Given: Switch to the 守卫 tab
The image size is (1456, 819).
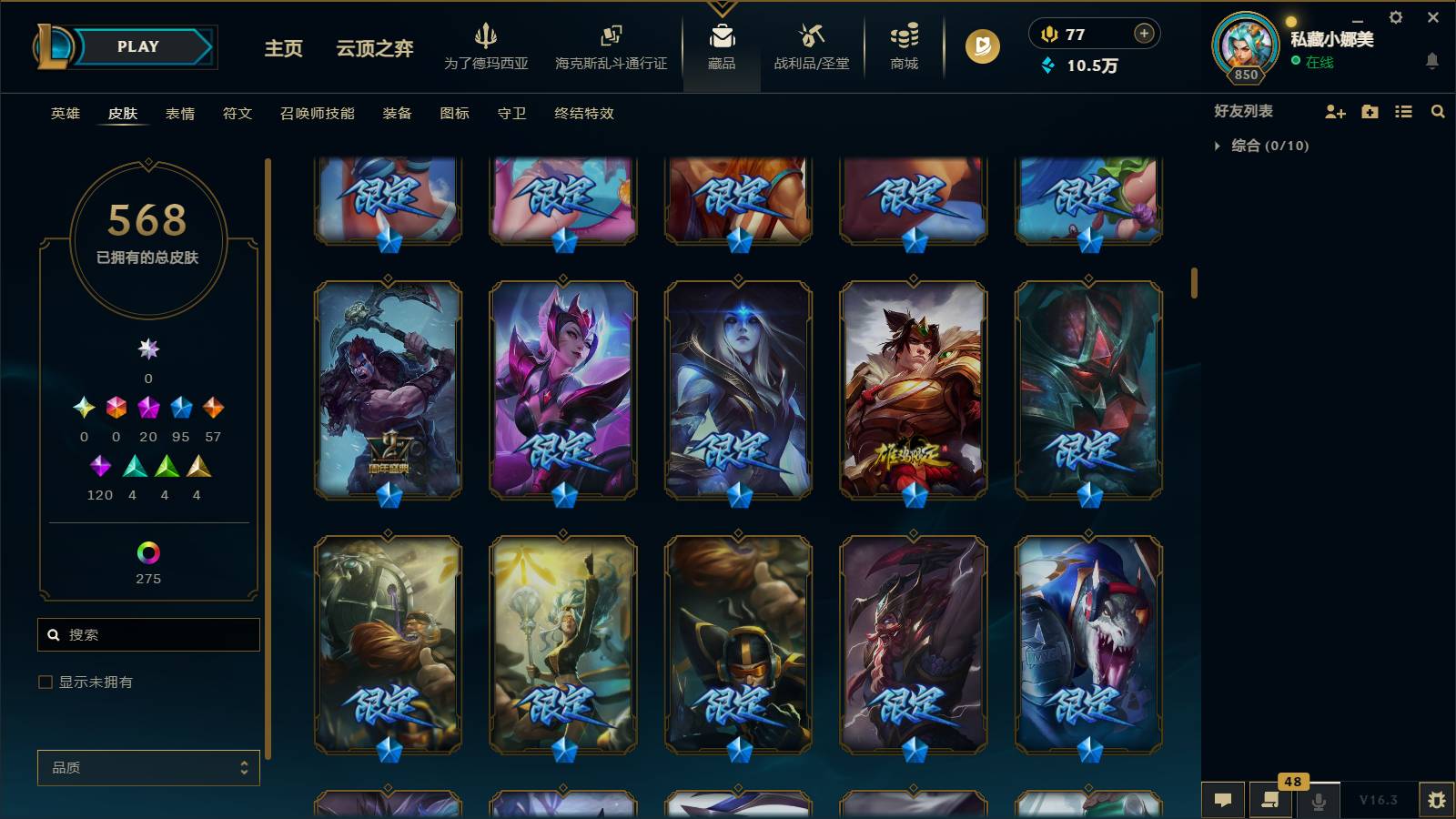Looking at the screenshot, I should 511,114.
